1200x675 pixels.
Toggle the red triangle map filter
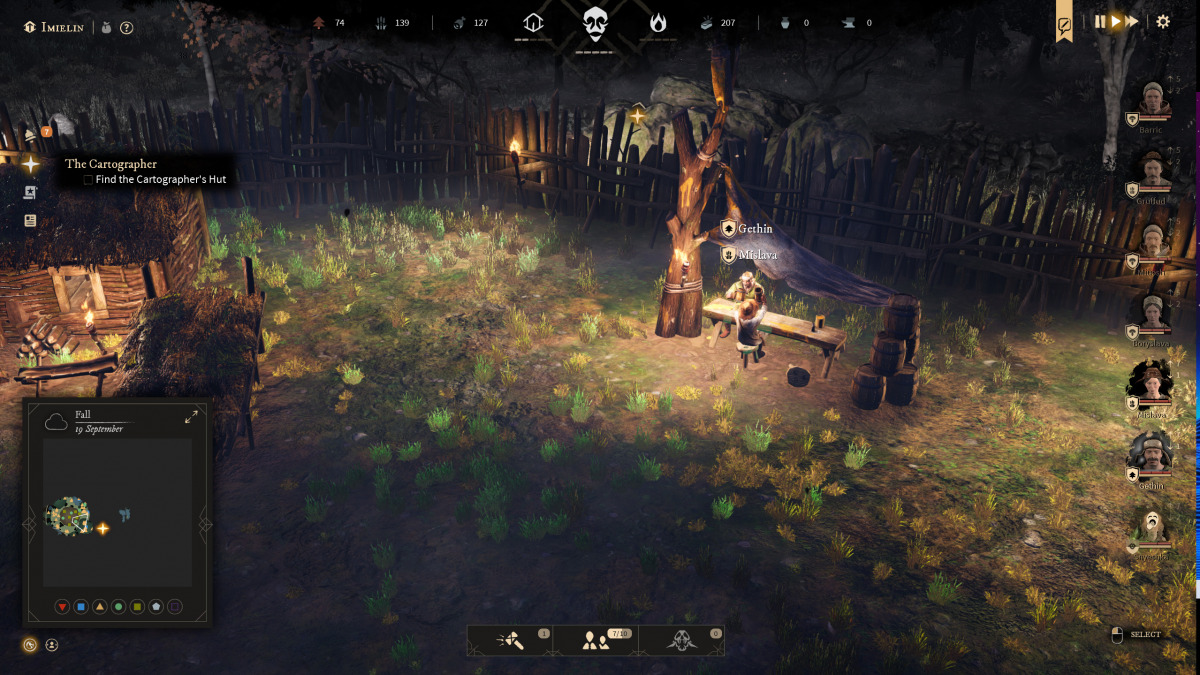point(62,607)
